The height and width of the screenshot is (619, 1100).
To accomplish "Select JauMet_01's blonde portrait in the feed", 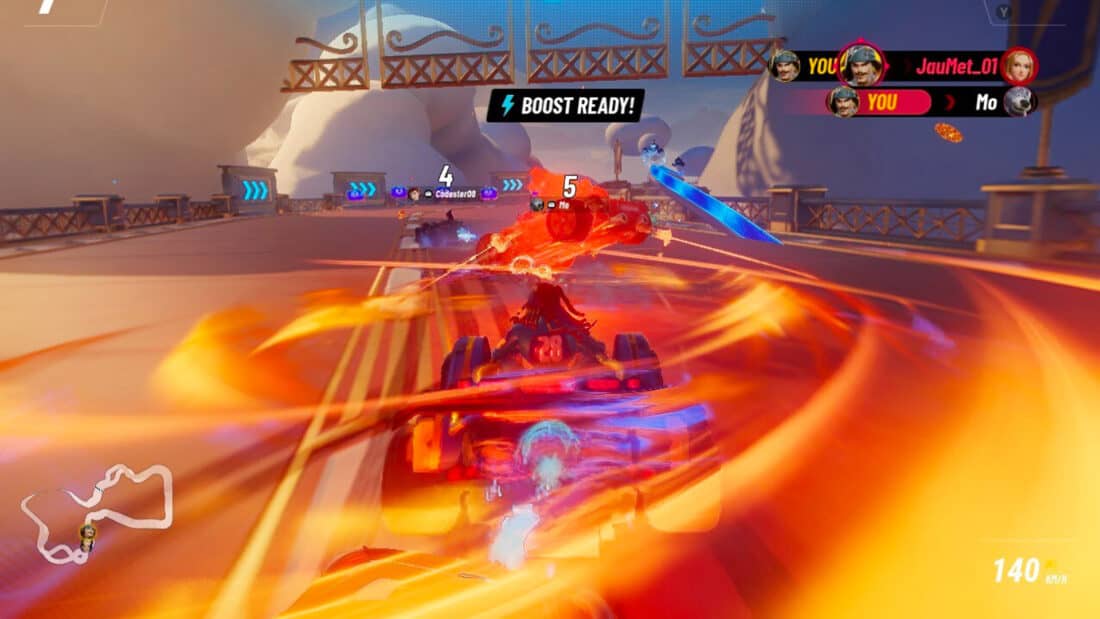I will [x=1019, y=66].
